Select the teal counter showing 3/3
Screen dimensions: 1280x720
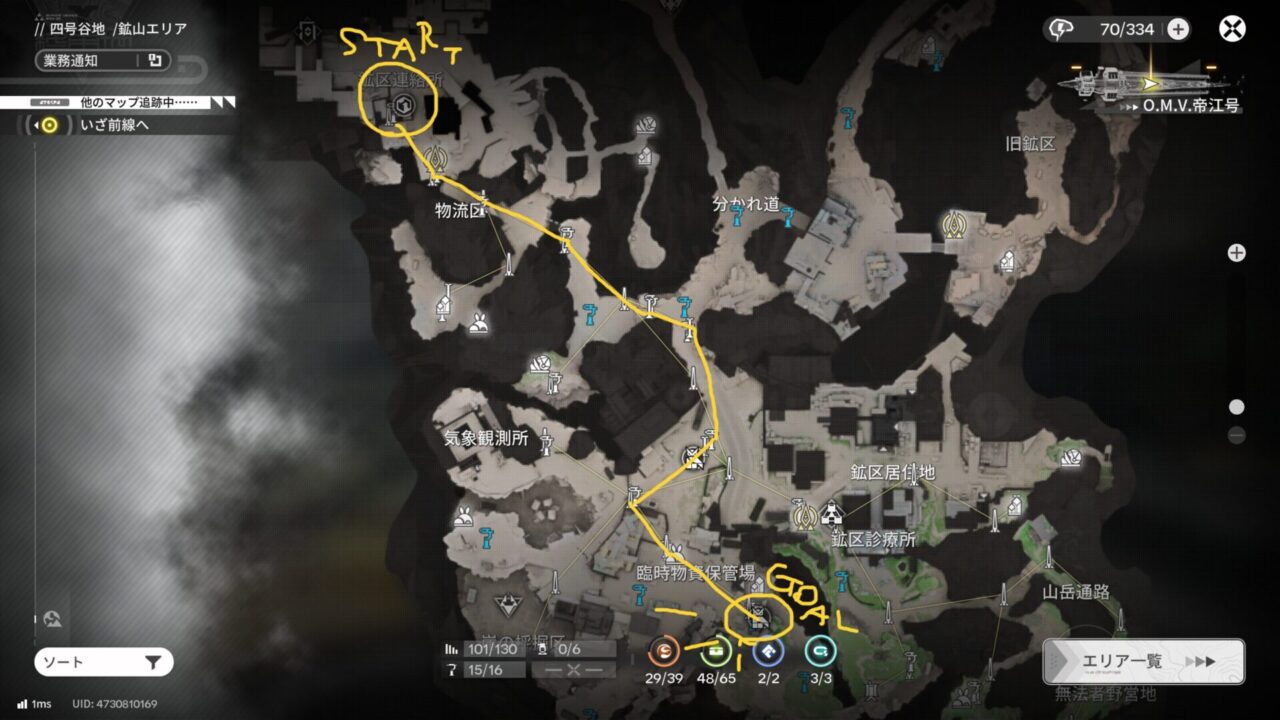click(x=820, y=652)
